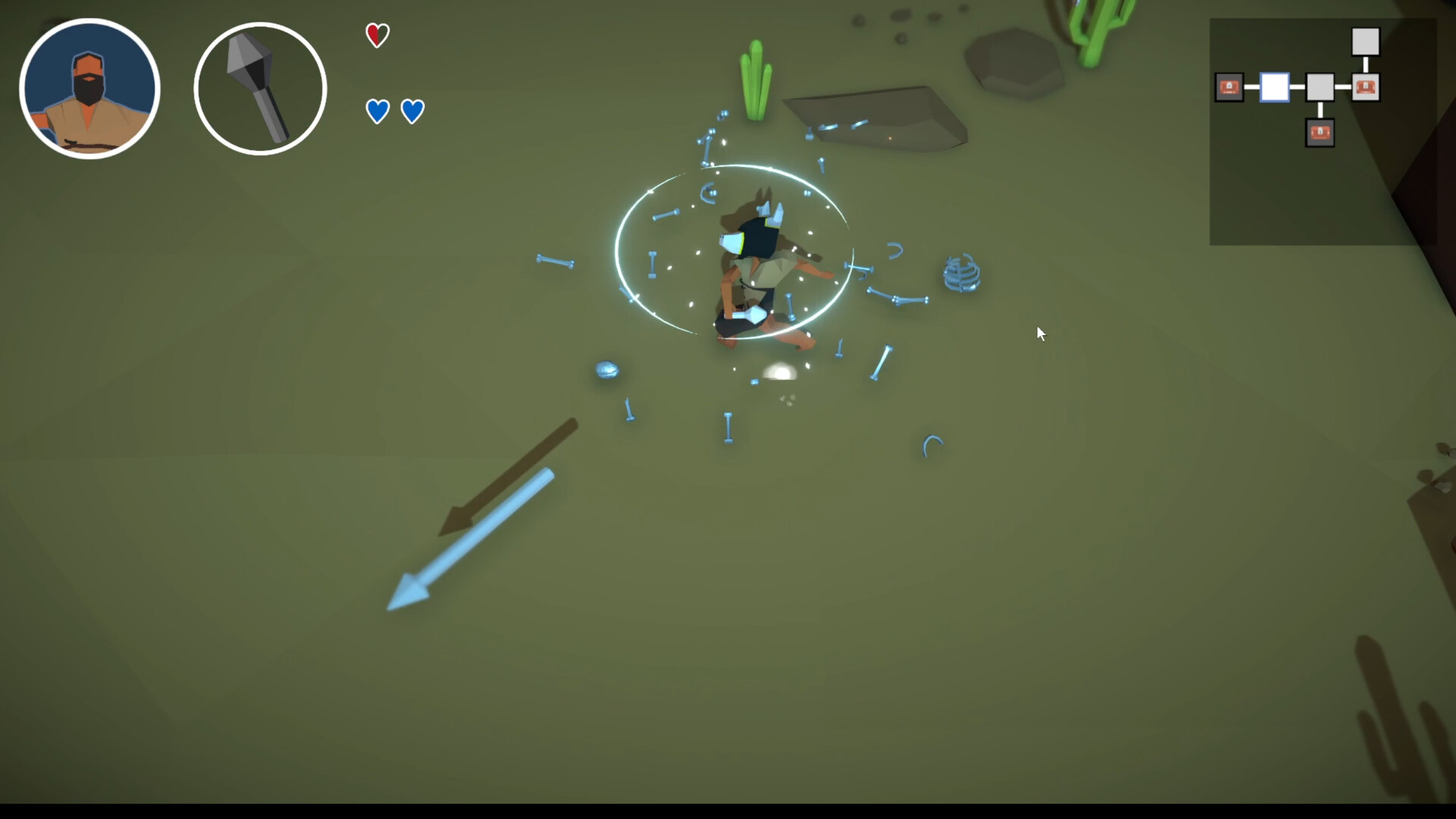Click the leftmost chest room icon on minimap
Image resolution: width=1456 pixels, height=819 pixels.
[1228, 88]
